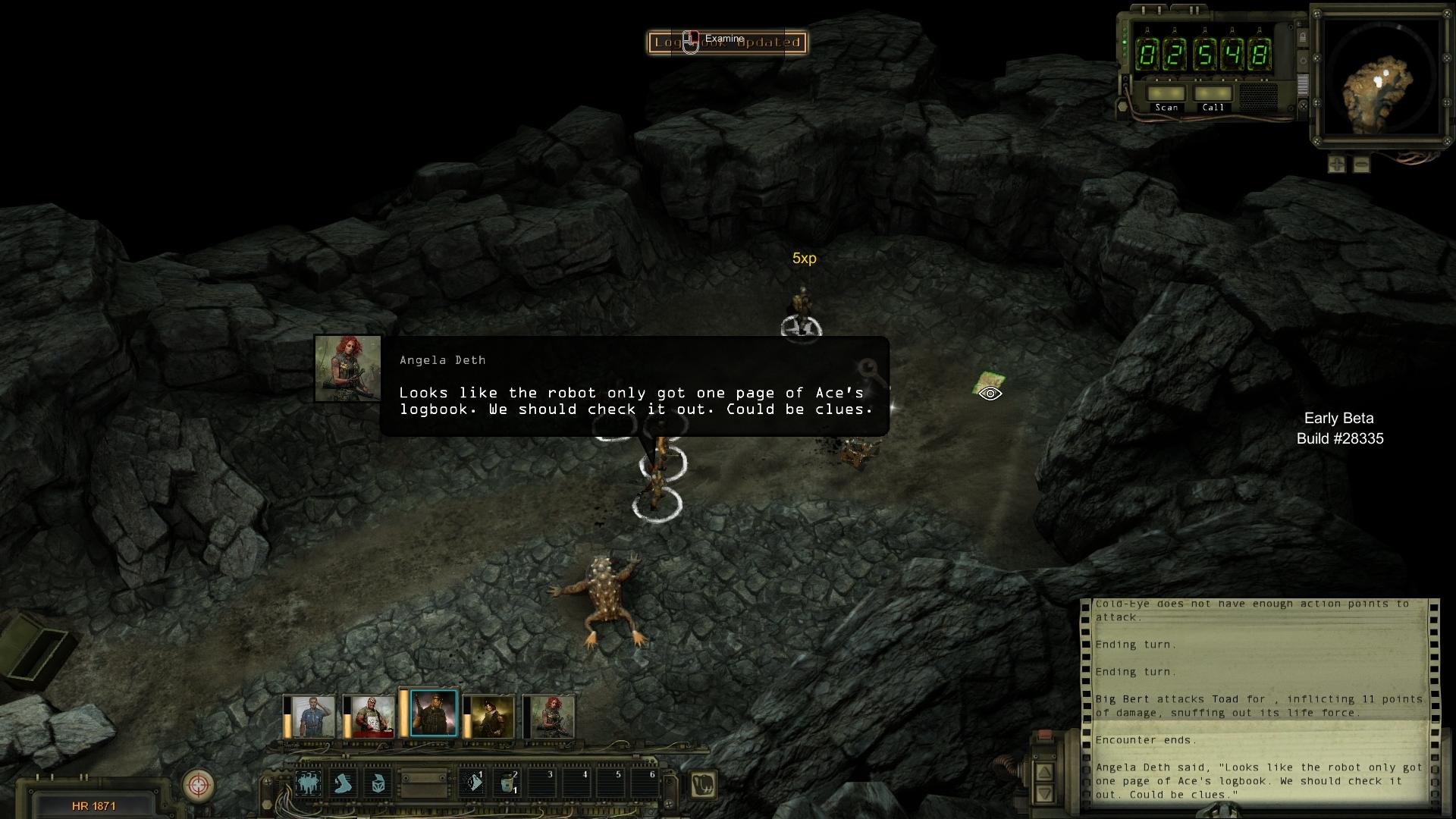Select the highlighted soldier with sunglasses portrait

(x=433, y=714)
